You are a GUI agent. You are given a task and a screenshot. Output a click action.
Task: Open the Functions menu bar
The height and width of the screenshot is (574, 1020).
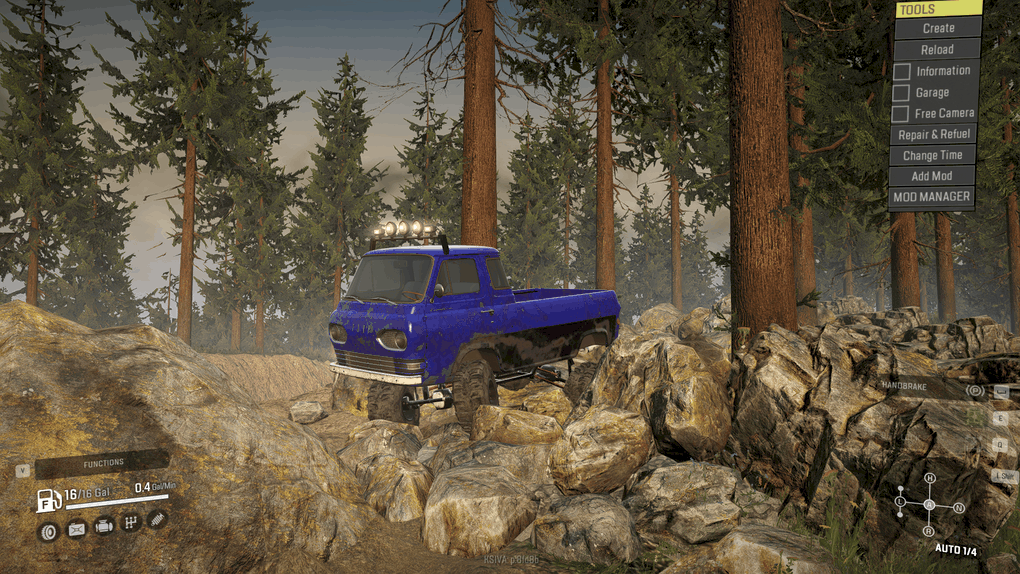pos(102,463)
